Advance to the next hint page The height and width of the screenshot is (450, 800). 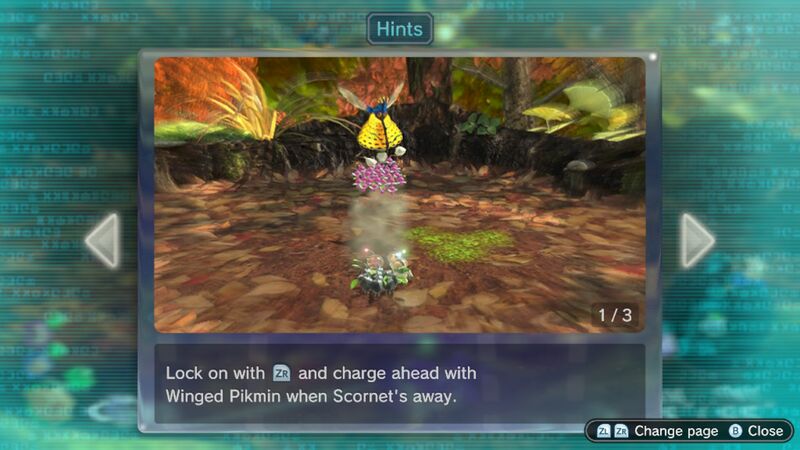[x=697, y=240]
